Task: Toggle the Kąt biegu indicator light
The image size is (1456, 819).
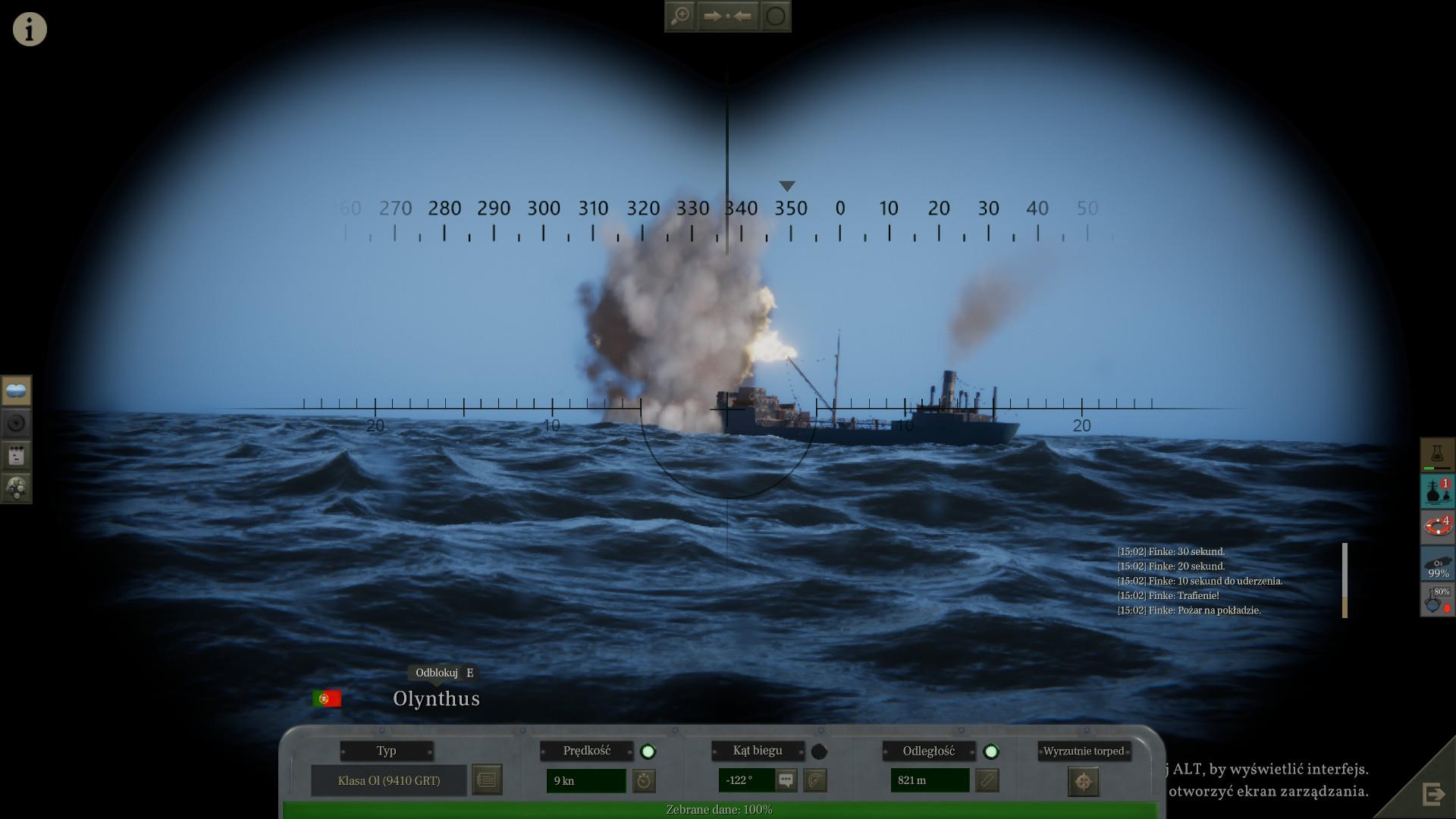Action: coord(819,752)
